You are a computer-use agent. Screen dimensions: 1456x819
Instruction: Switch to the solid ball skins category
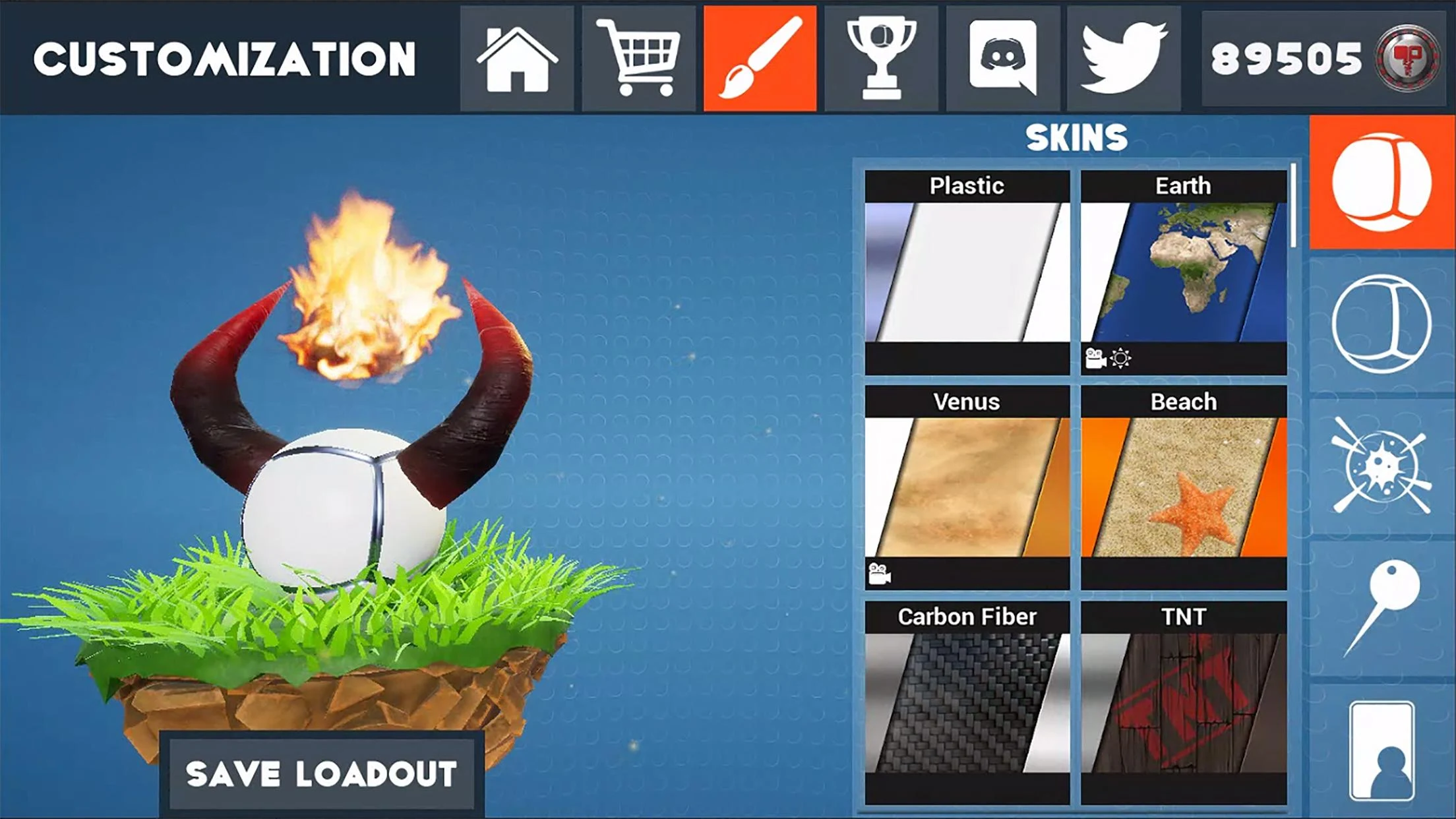[x=1381, y=183]
